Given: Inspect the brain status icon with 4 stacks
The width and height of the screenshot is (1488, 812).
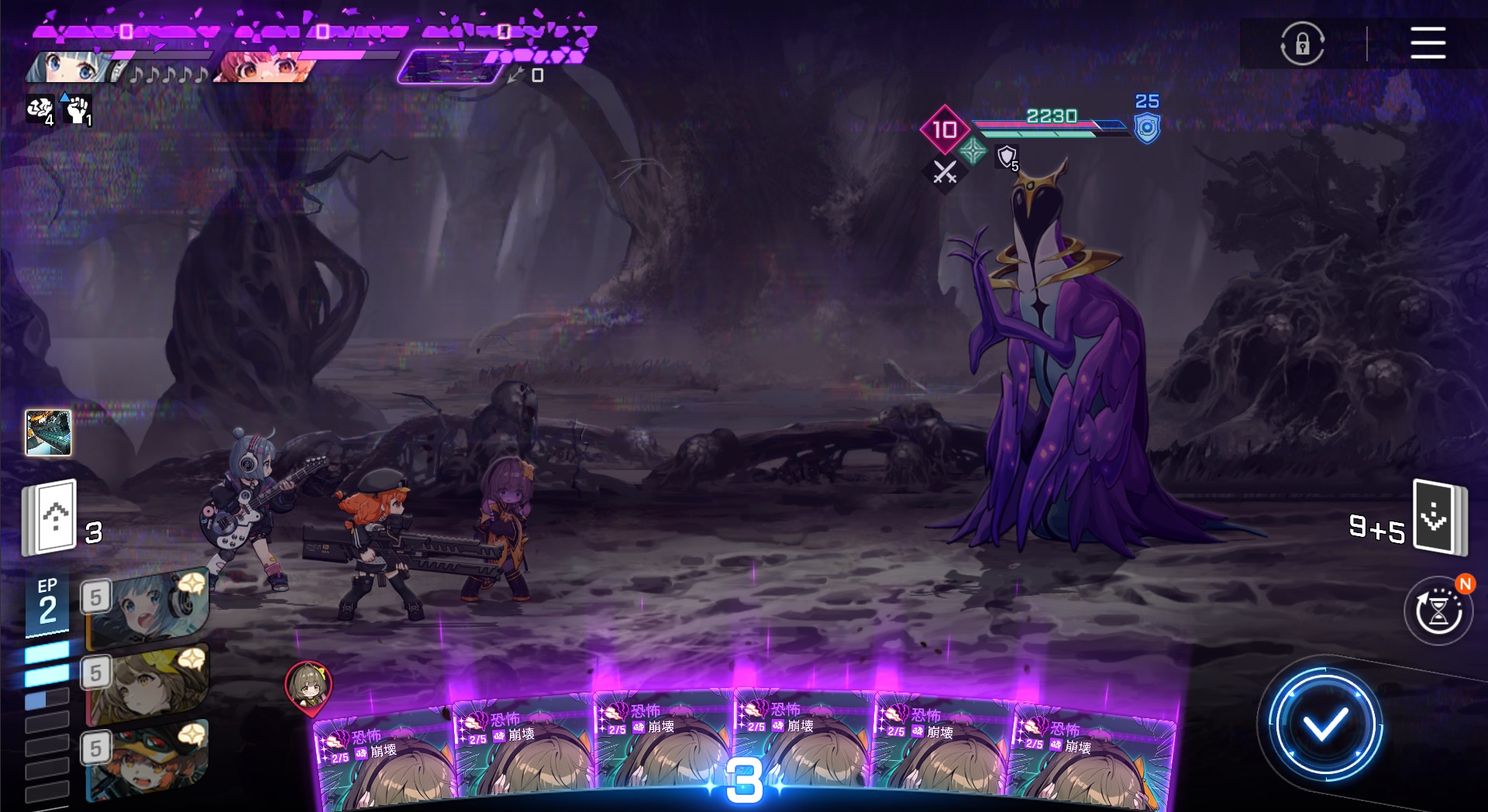Looking at the screenshot, I should point(40,110).
